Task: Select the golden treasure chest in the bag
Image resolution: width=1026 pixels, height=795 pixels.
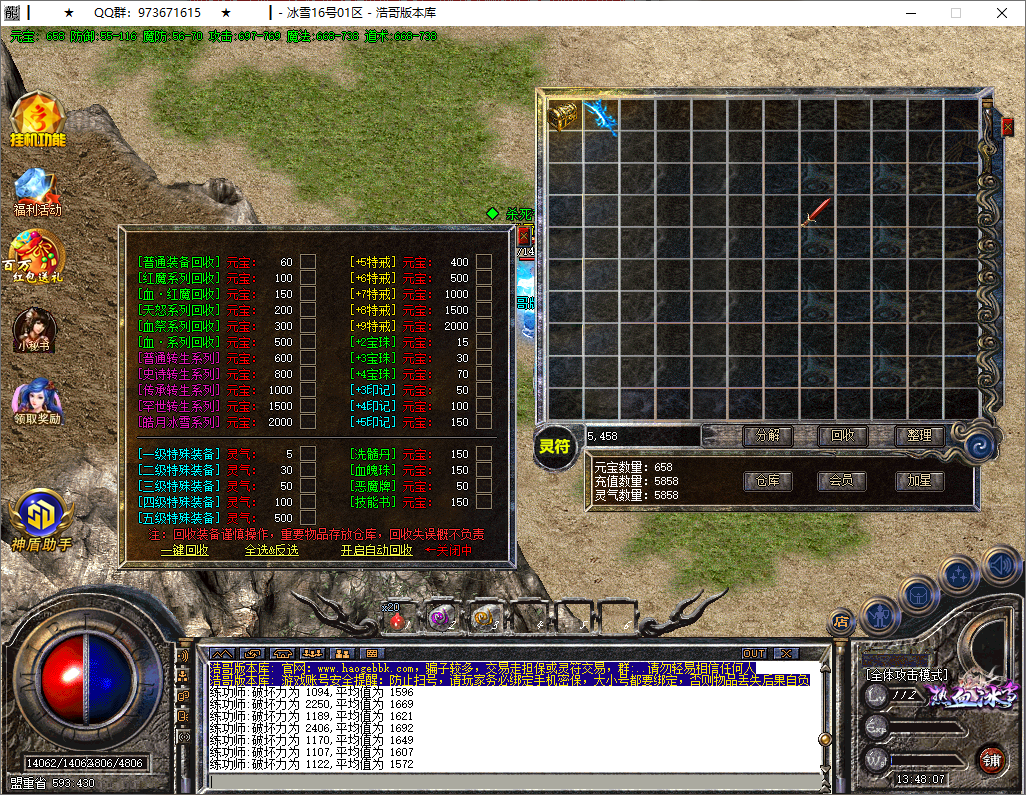Action: [x=564, y=115]
